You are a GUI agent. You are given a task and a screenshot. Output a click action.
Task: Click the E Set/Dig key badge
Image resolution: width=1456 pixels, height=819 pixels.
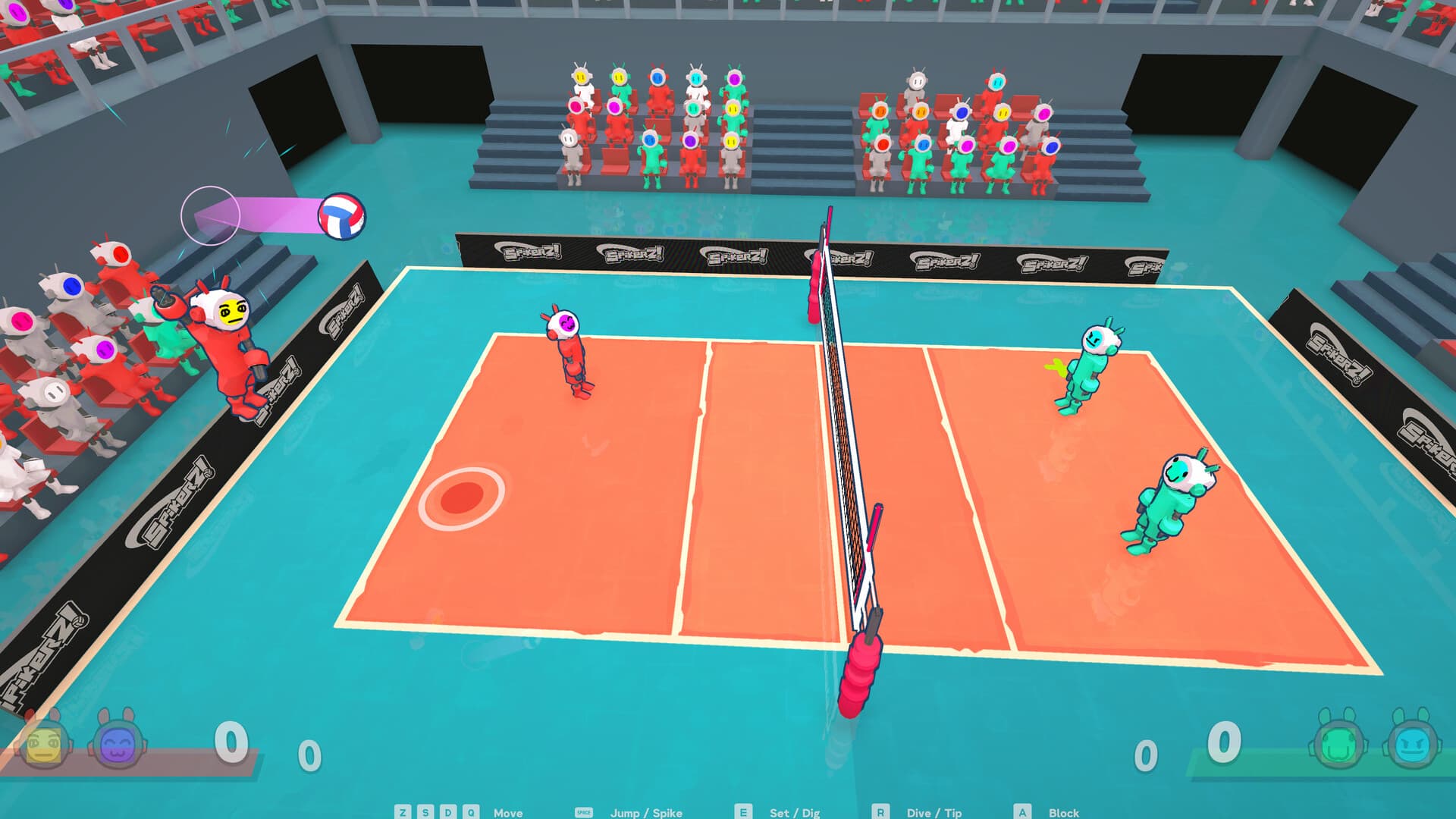[x=743, y=812]
